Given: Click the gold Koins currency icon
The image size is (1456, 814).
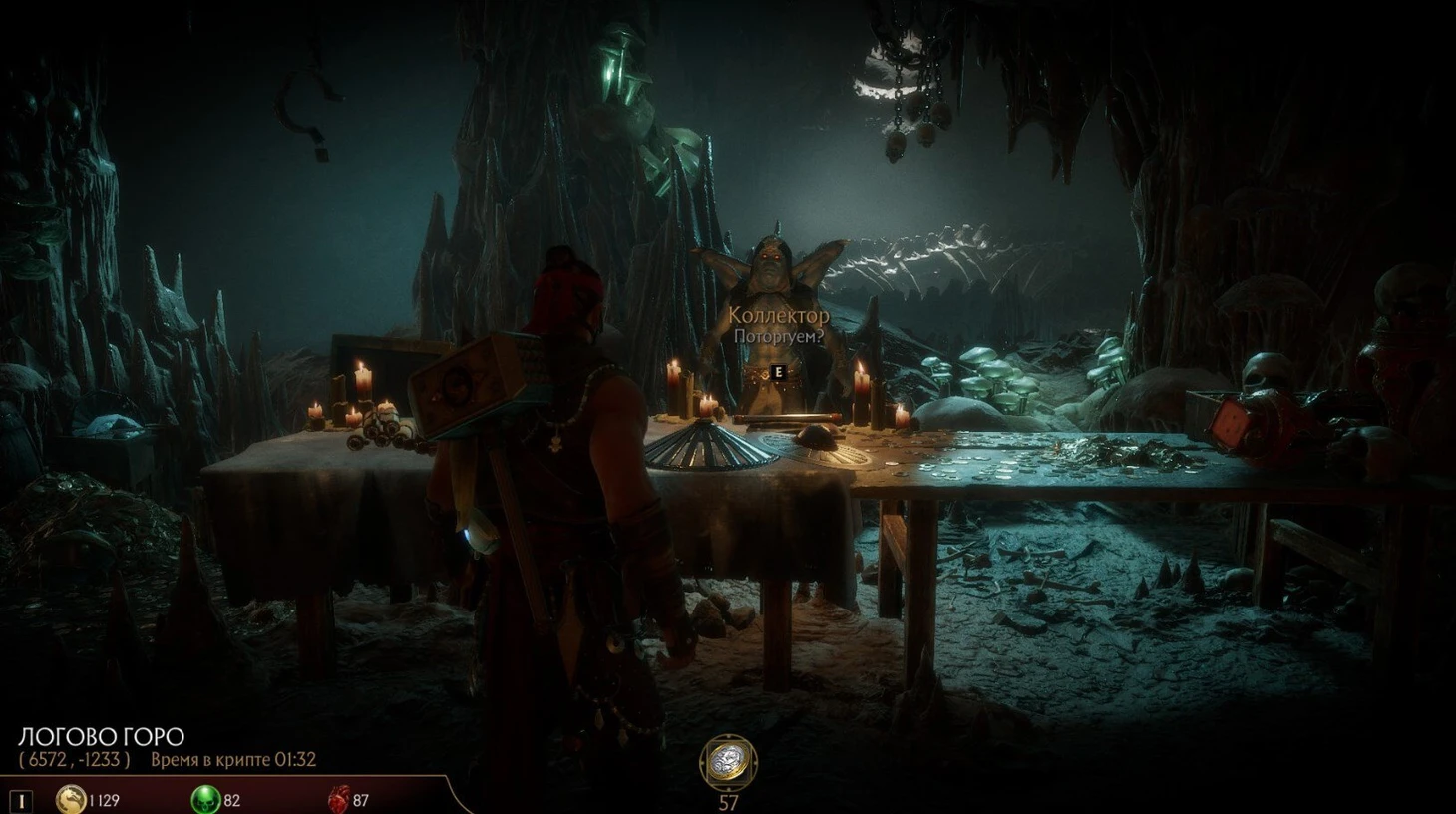Looking at the screenshot, I should click(x=70, y=799).
